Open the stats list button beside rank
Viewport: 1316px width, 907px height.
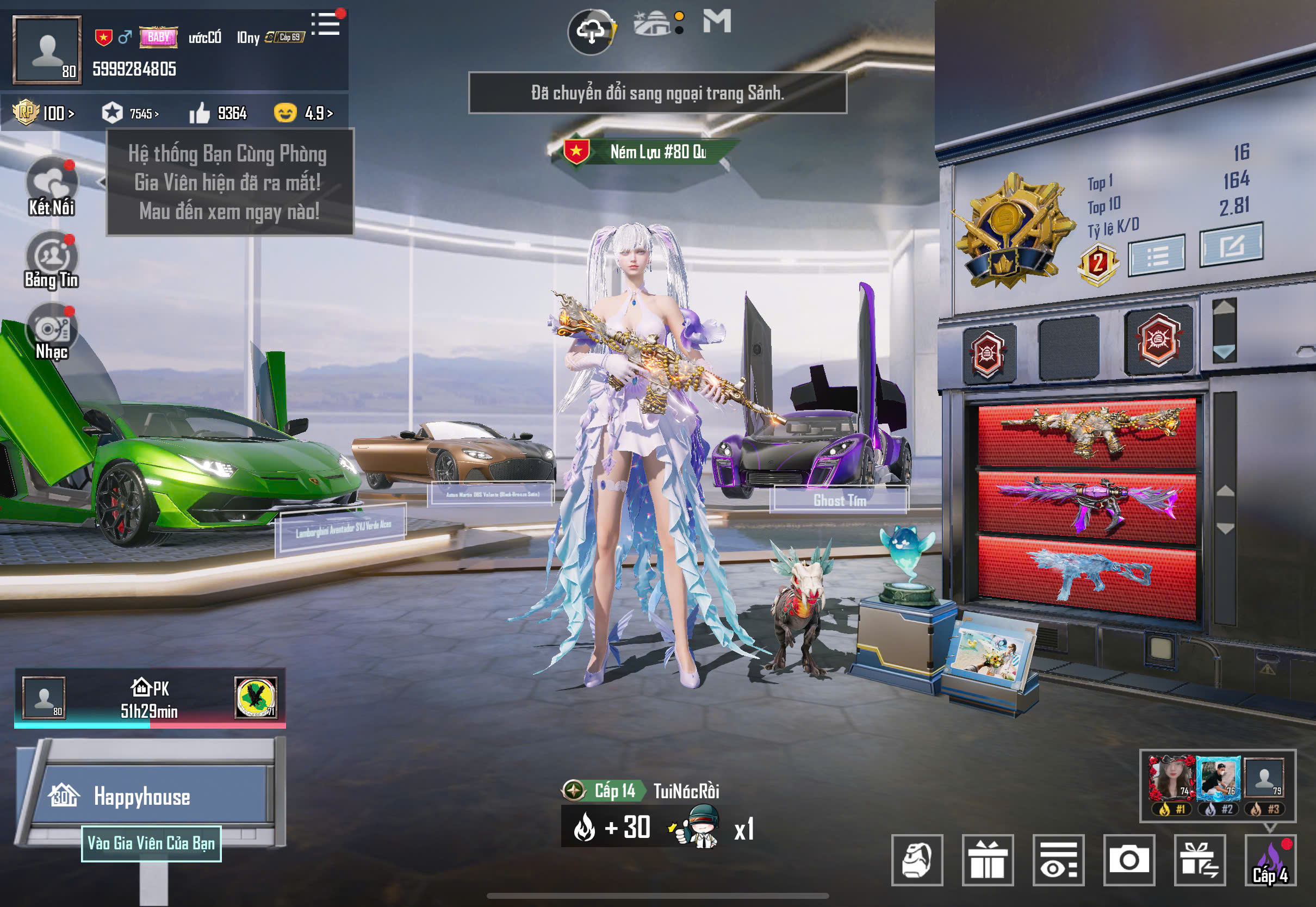(x=1156, y=256)
